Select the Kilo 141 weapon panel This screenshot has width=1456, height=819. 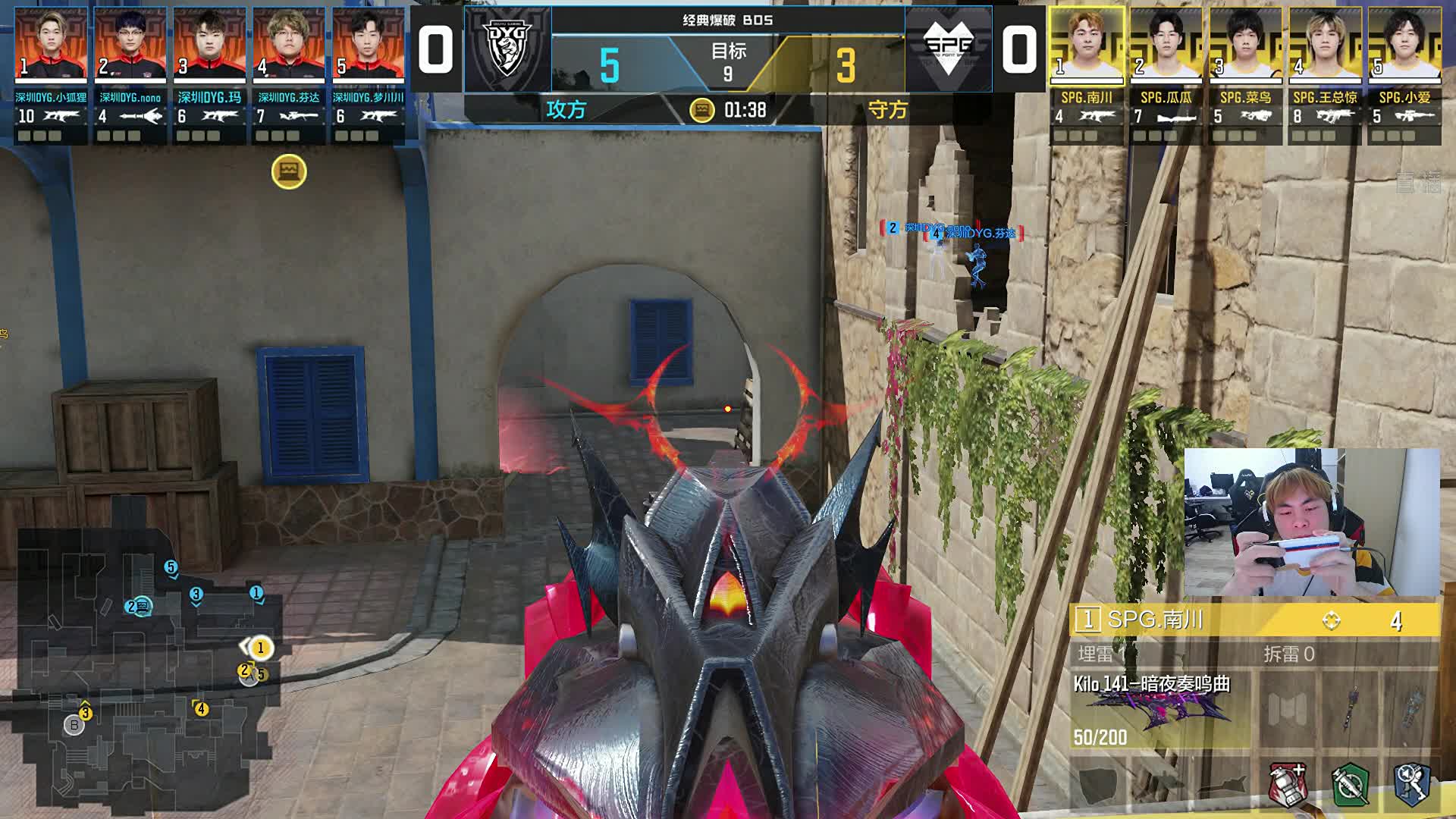tap(1159, 709)
